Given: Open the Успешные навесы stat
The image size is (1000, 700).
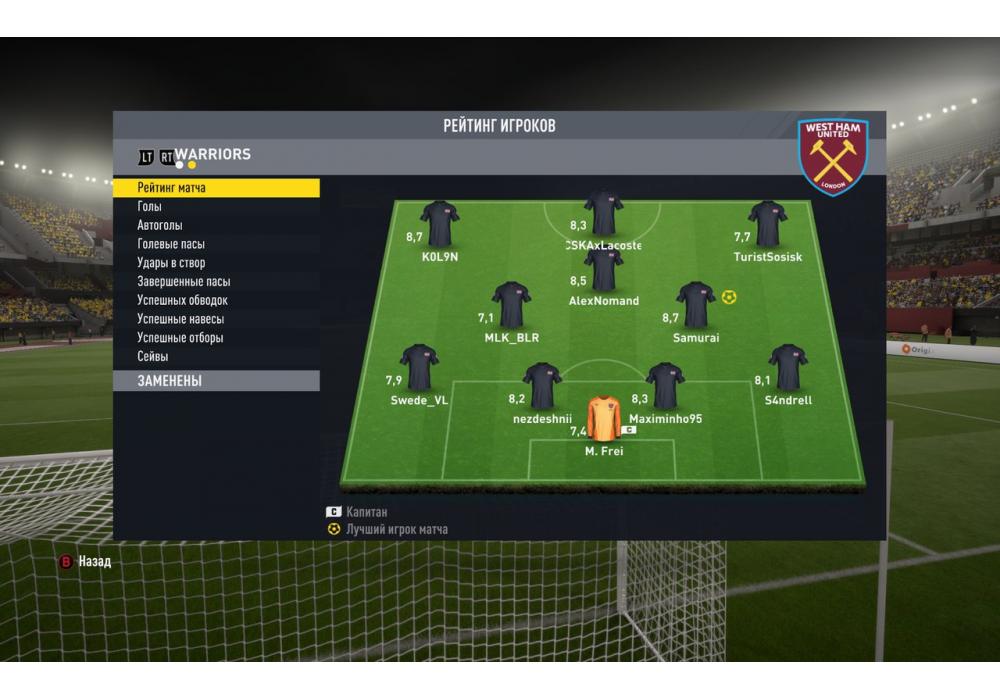Looking at the screenshot, I should click(180, 319).
